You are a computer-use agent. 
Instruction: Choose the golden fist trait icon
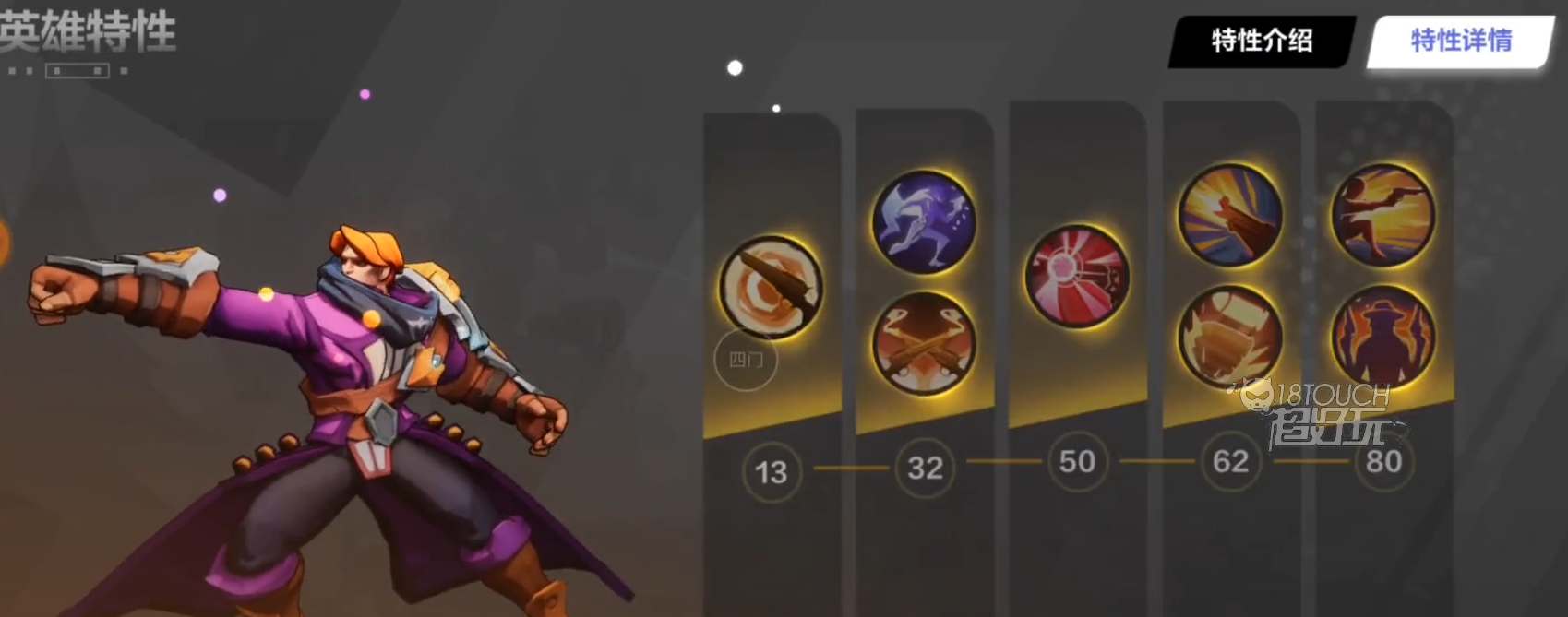(1230, 337)
